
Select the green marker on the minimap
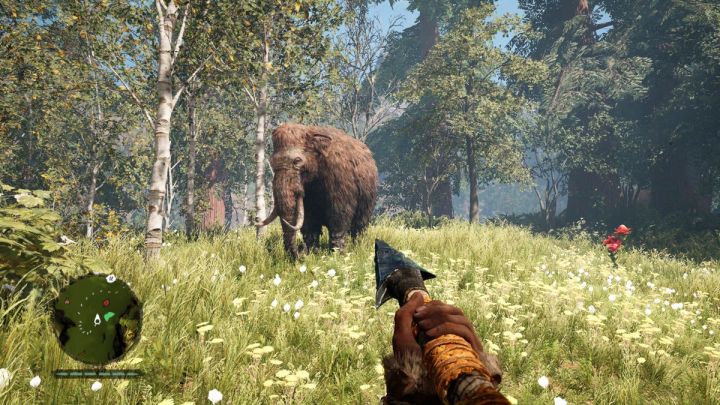coord(109,316)
